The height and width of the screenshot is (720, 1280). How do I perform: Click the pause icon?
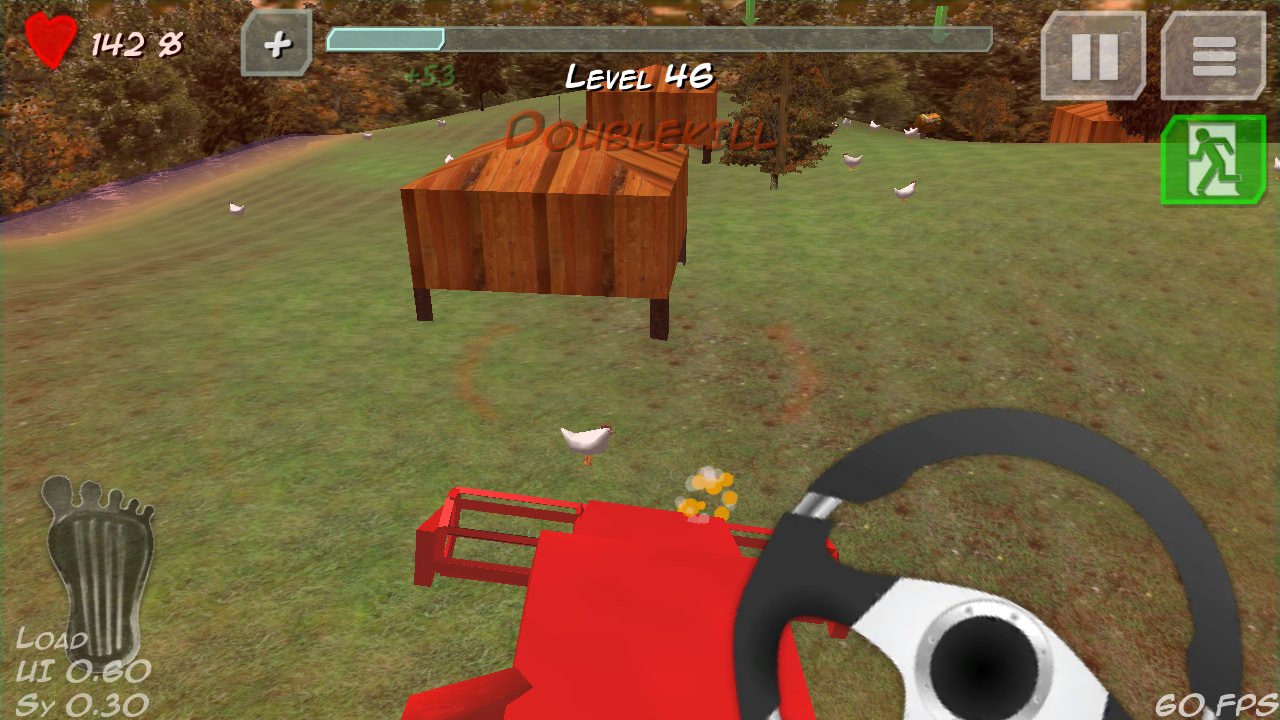pyautogui.click(x=1094, y=57)
